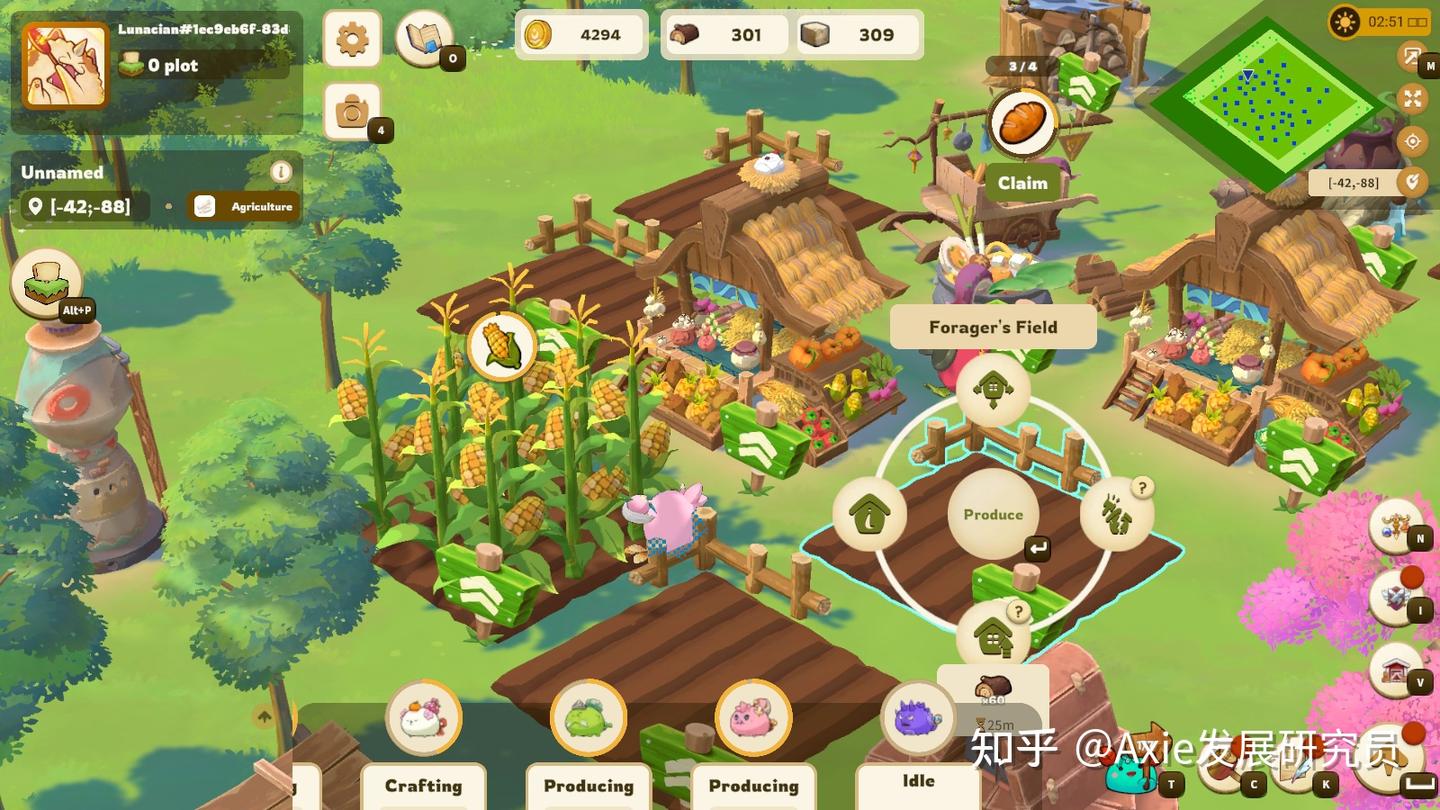Open the settings gear menu

[352, 40]
